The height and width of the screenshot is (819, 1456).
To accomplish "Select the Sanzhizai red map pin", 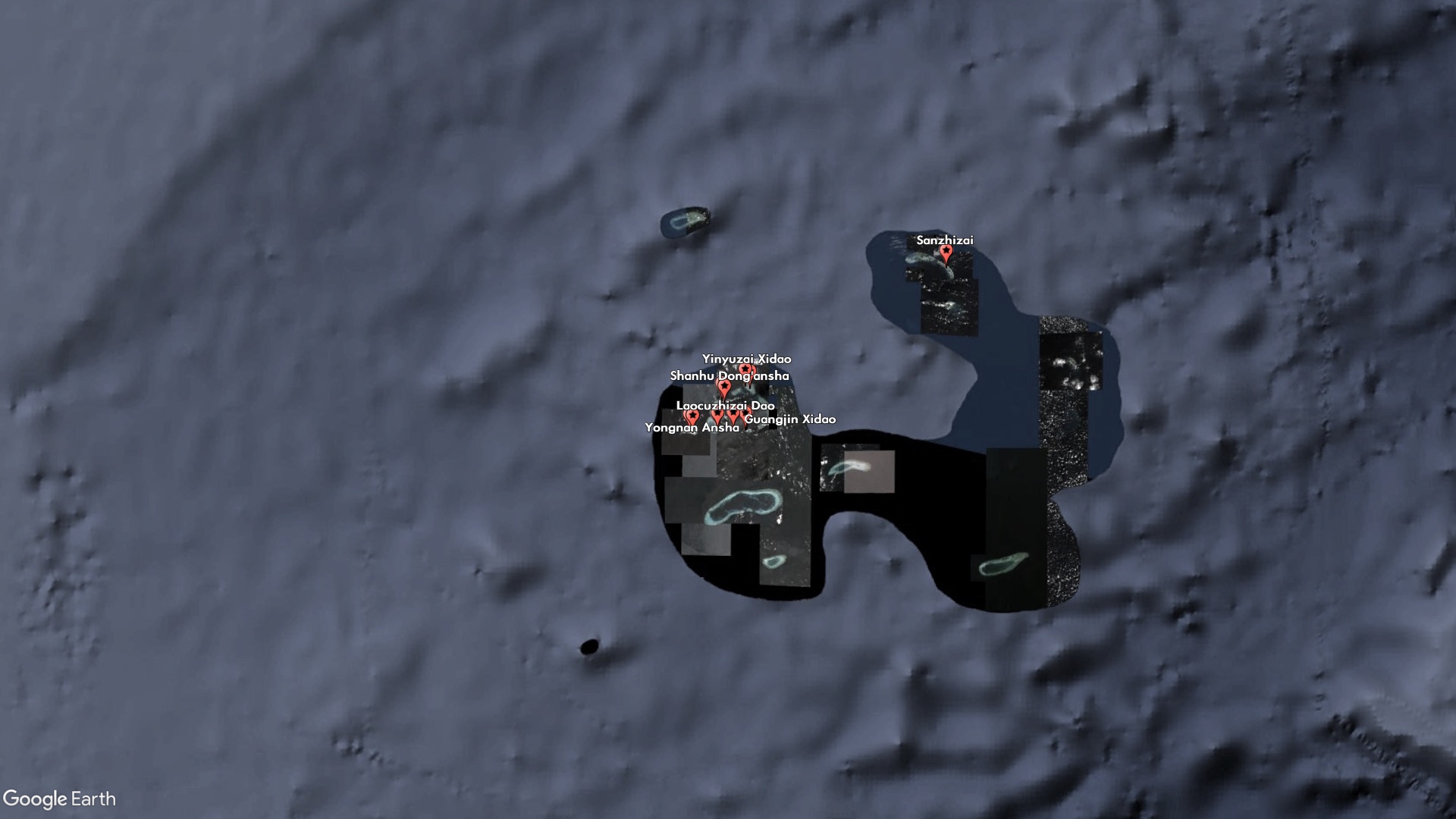I will tap(946, 253).
